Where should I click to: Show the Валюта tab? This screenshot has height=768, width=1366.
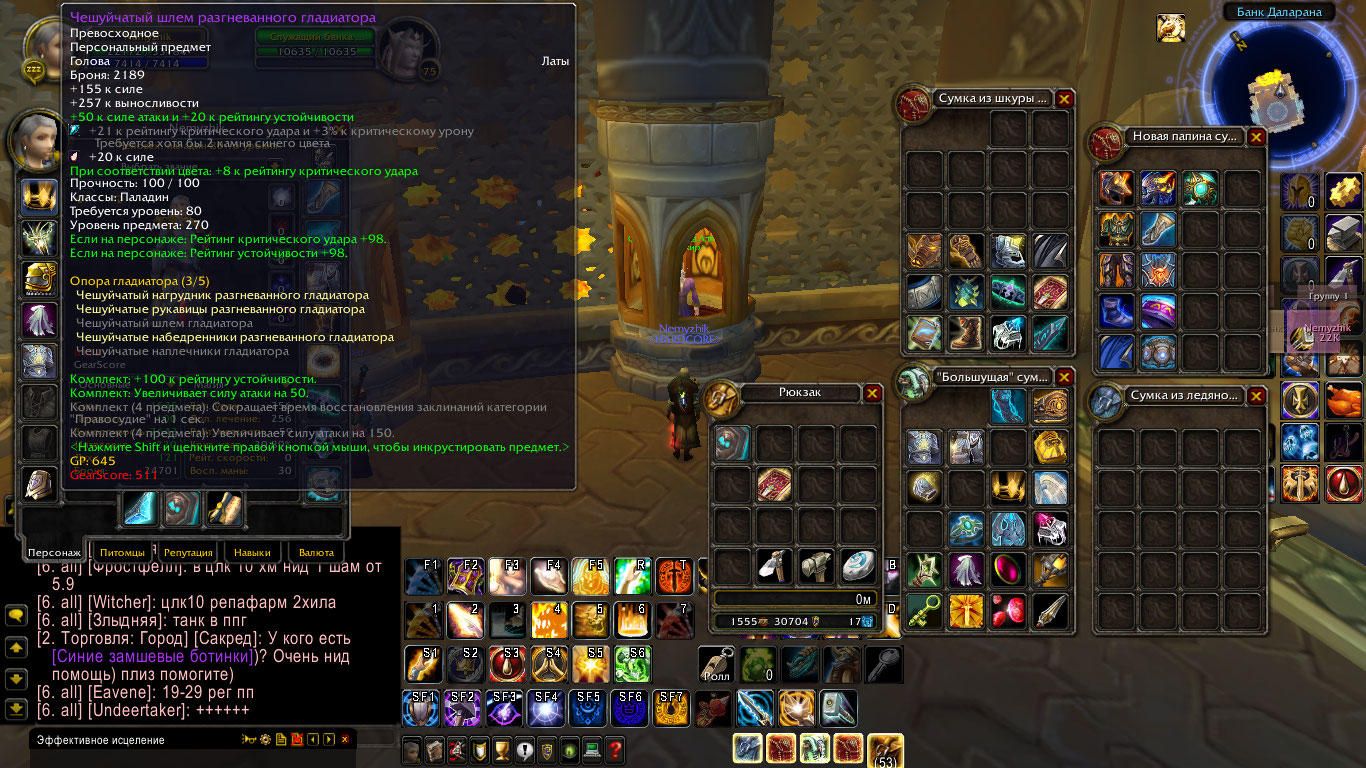316,552
